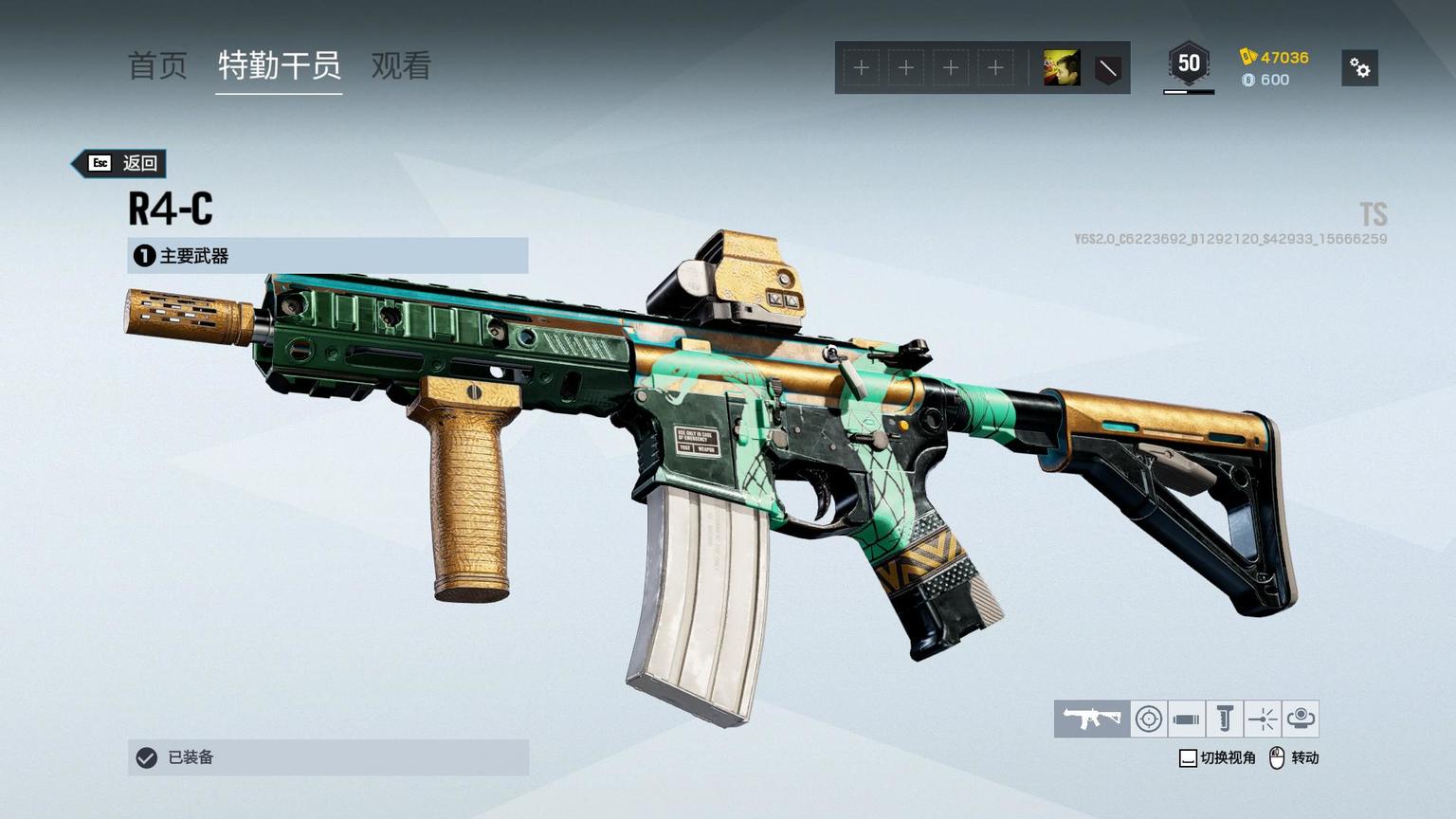Select the rifle weapon skin icon
Screen dimensions: 1456x819
click(x=1091, y=719)
